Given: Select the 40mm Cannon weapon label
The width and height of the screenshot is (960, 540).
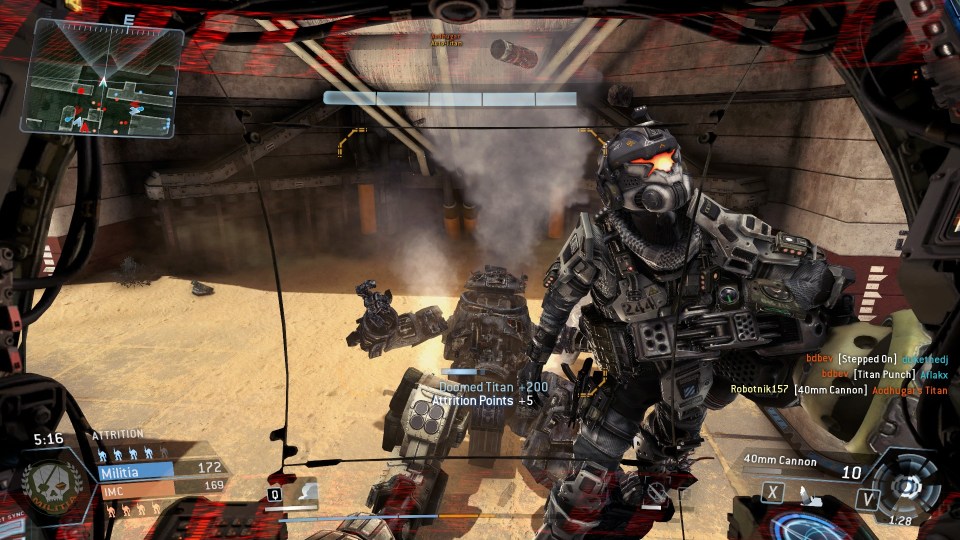Looking at the screenshot, I should (780, 461).
